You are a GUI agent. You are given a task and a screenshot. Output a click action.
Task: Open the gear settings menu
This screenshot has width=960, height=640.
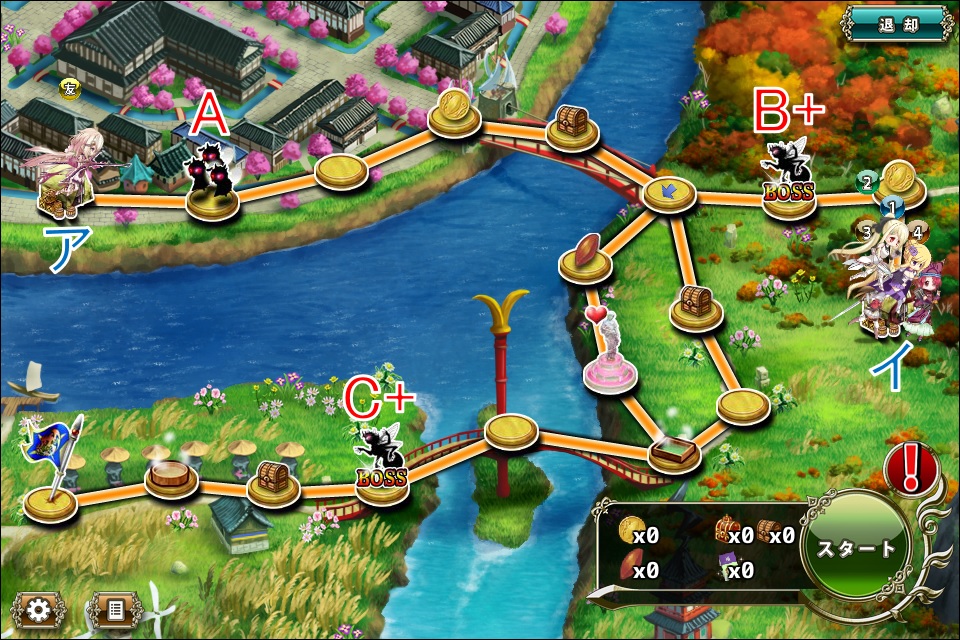tap(38, 608)
